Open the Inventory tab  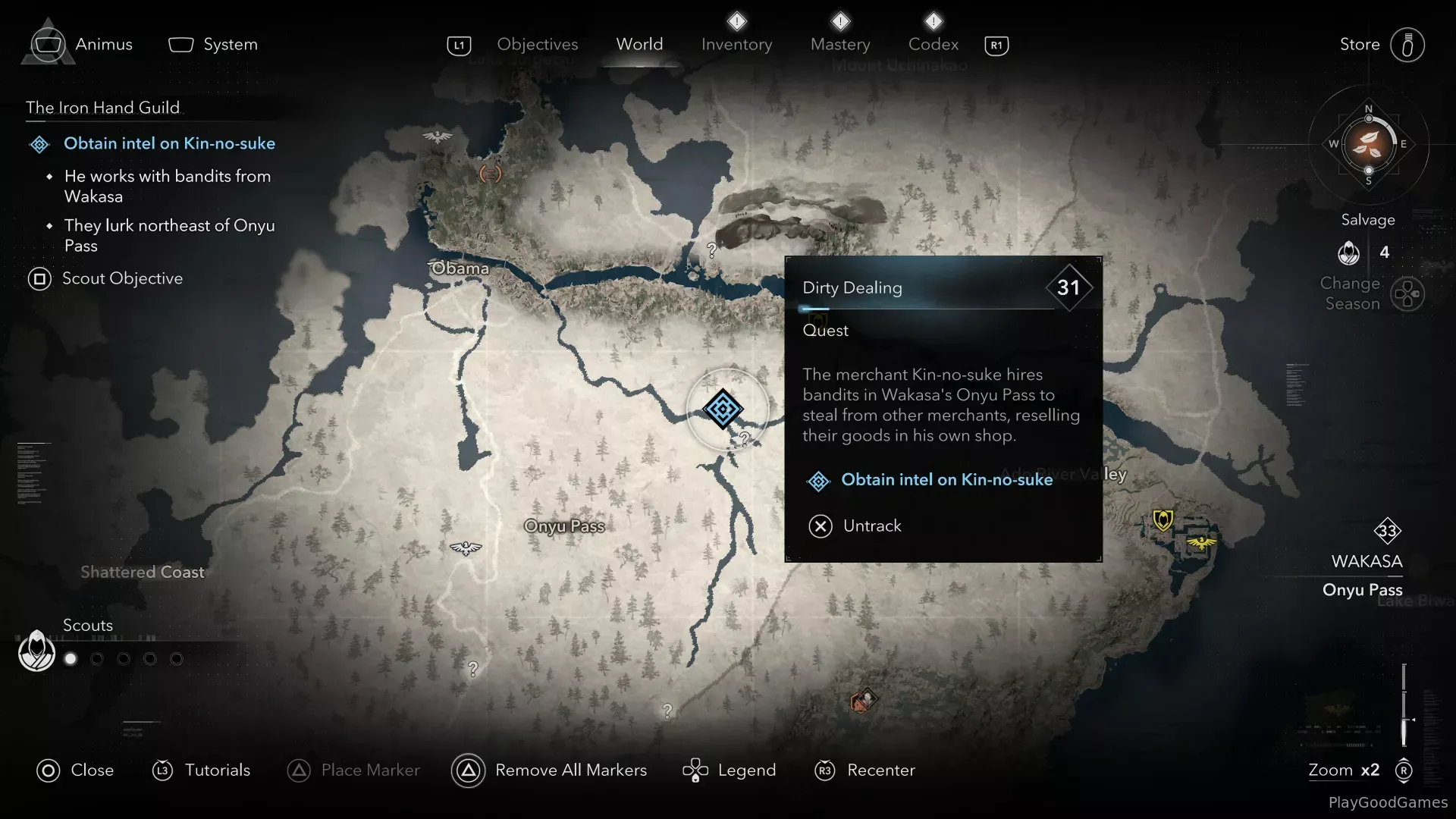click(x=736, y=45)
